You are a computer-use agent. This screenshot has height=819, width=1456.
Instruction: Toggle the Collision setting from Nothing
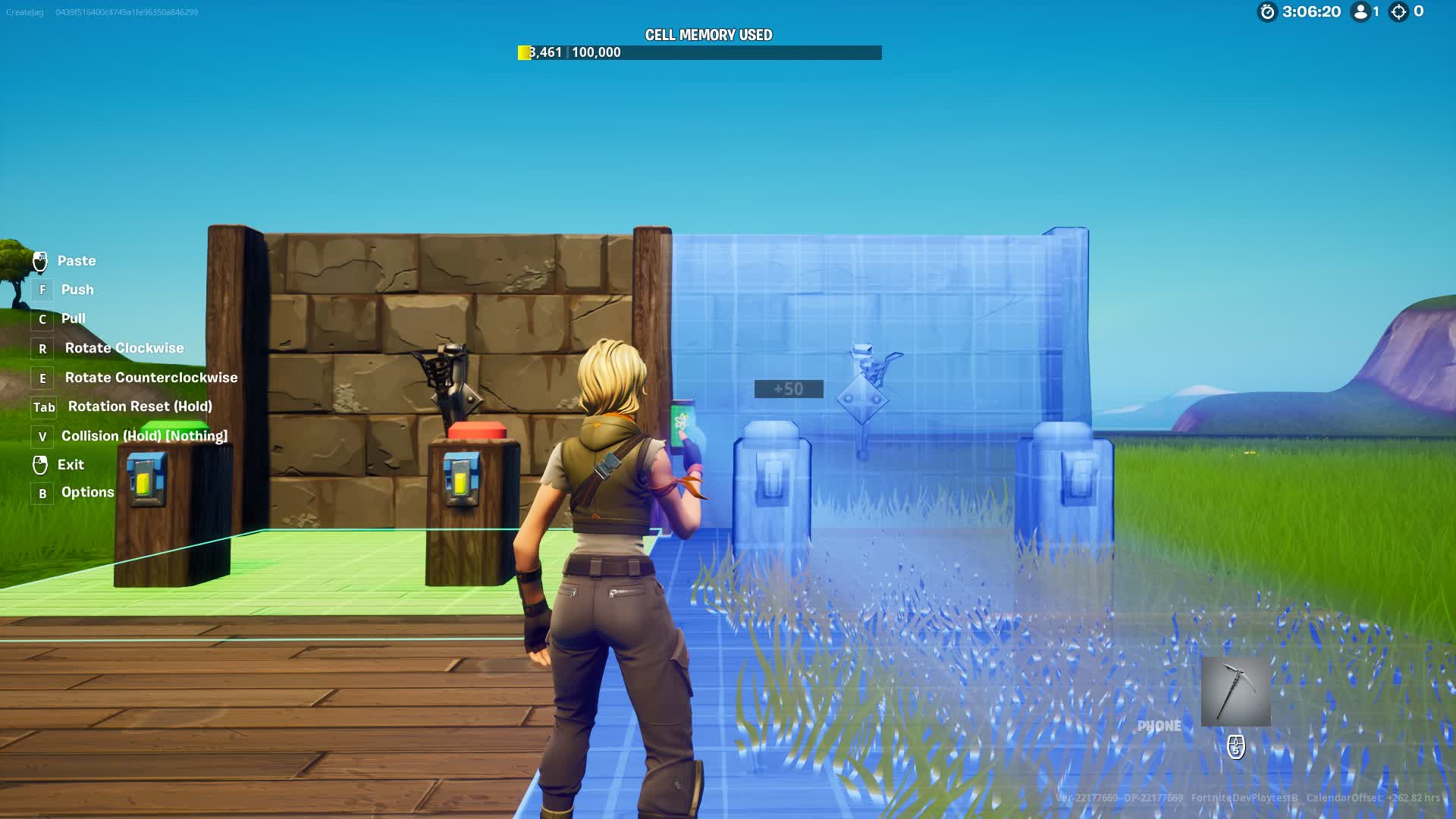coord(144,436)
